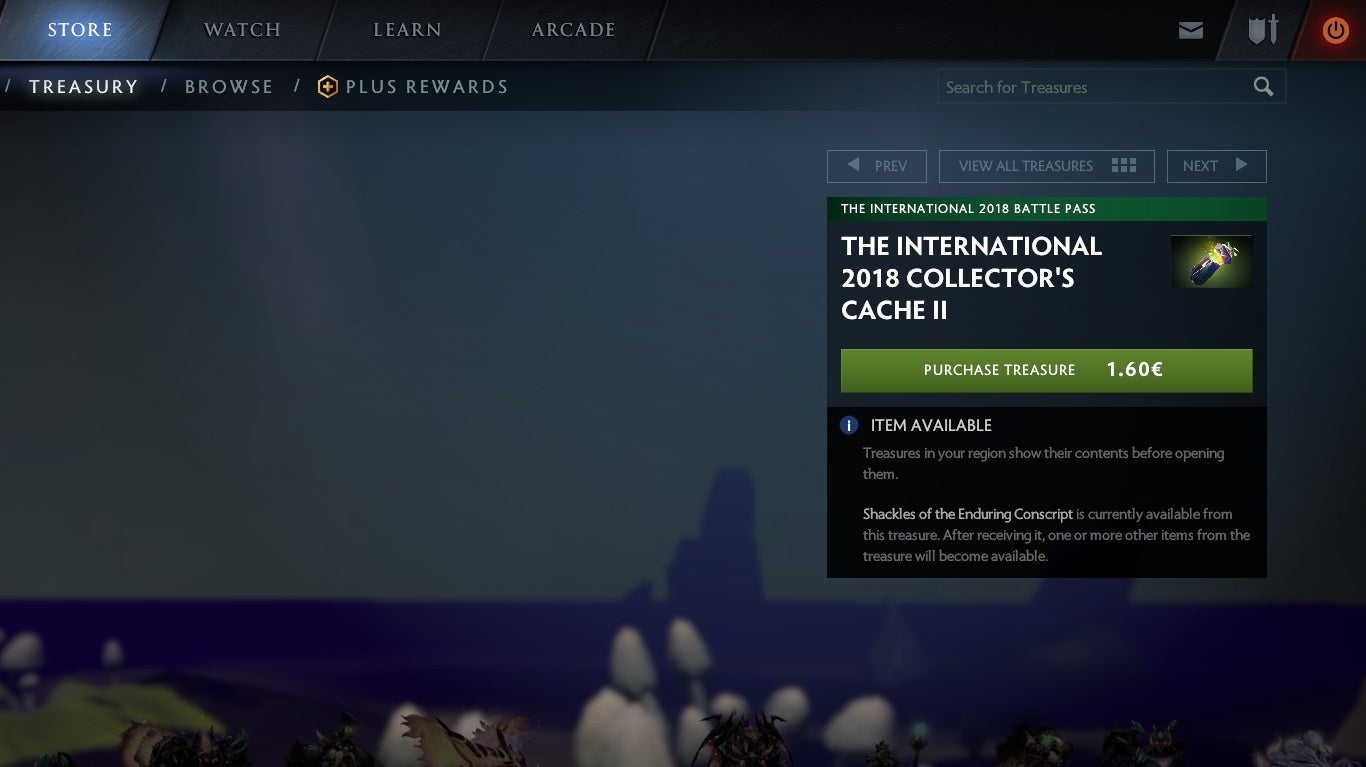Navigate to BROWSE in the breadcrumb
Viewport: 1366px width, 767px height.
(x=229, y=87)
